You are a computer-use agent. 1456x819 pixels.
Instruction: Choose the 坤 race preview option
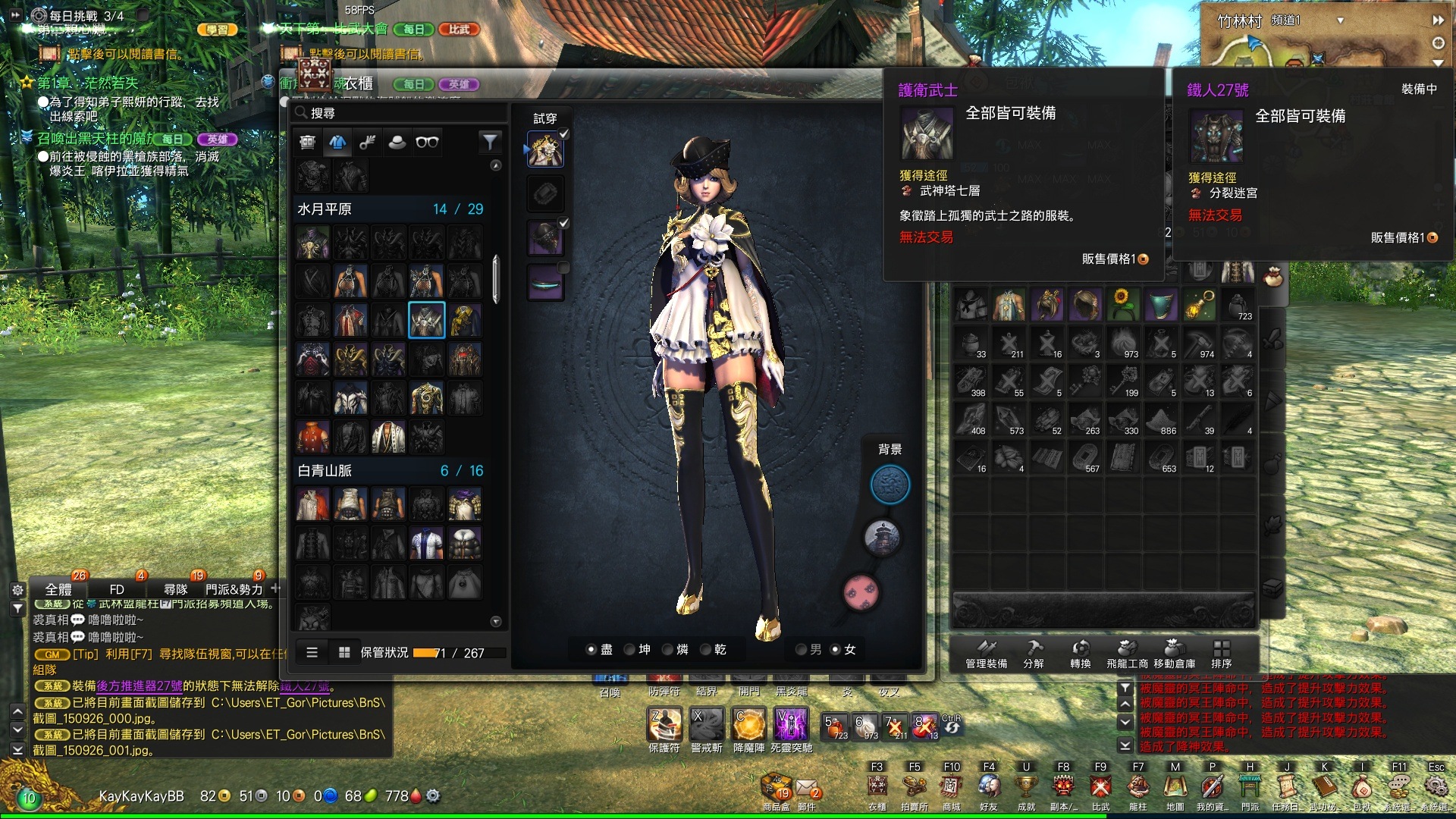629,650
